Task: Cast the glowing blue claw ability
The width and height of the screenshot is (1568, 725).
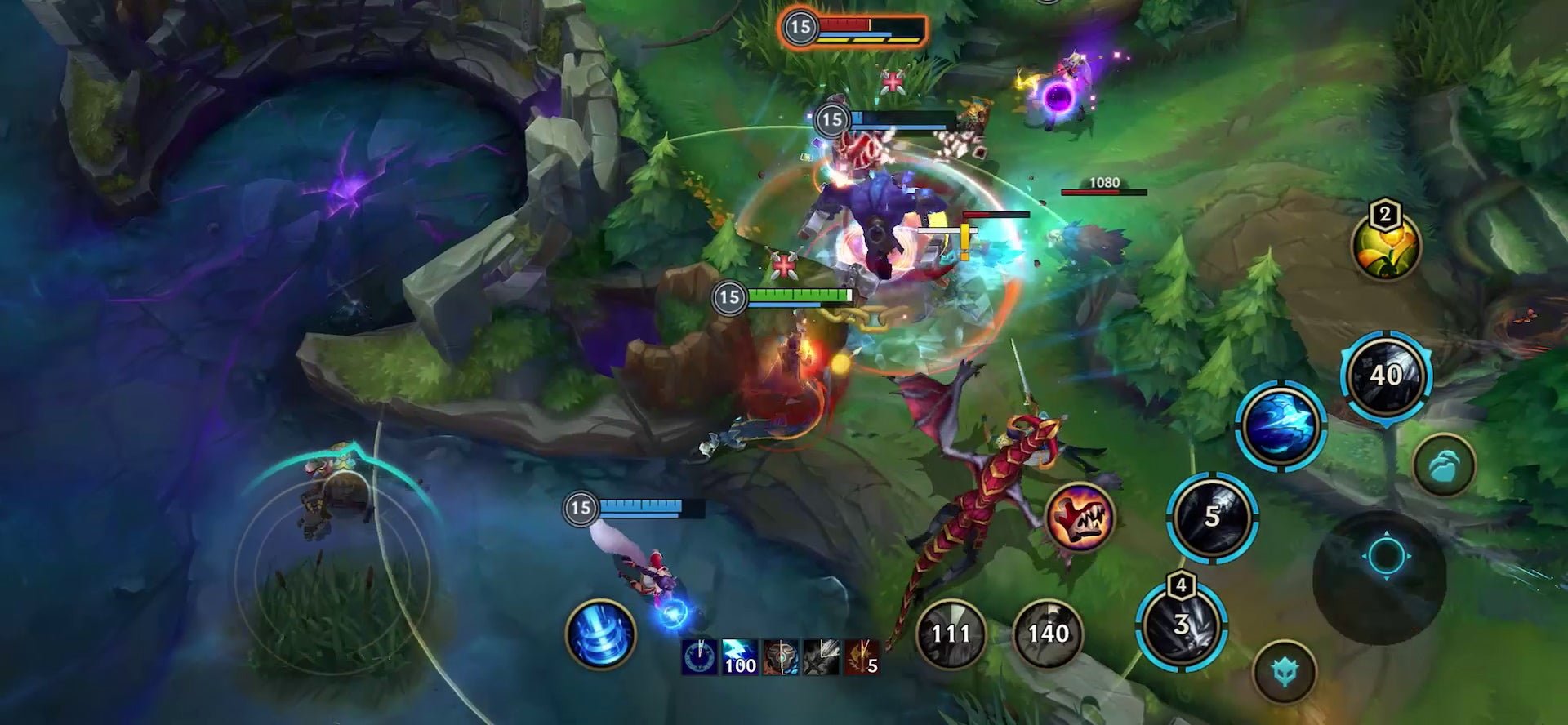Action: pyautogui.click(x=1280, y=425)
